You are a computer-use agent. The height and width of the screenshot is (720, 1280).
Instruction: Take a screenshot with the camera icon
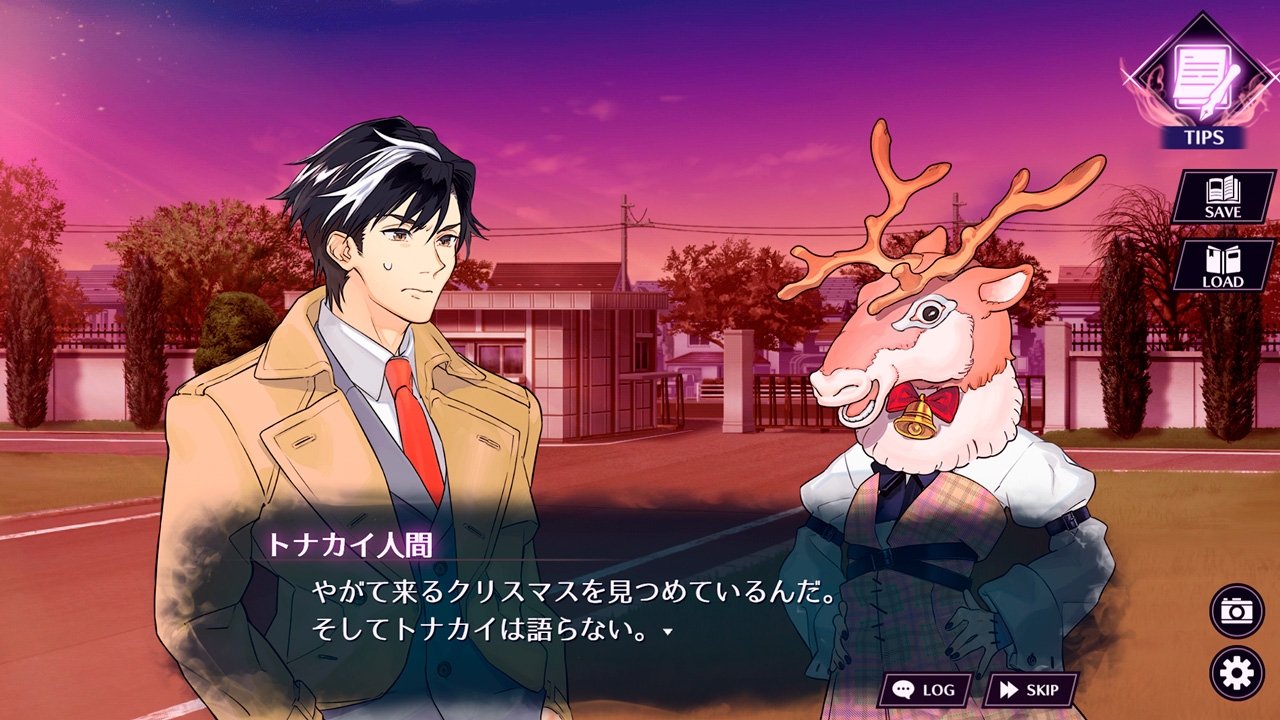1237,611
